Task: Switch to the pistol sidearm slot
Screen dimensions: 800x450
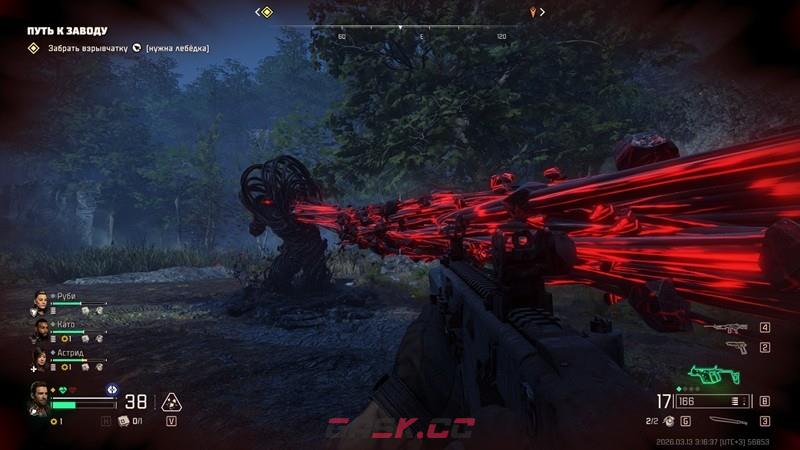Action: [x=736, y=347]
